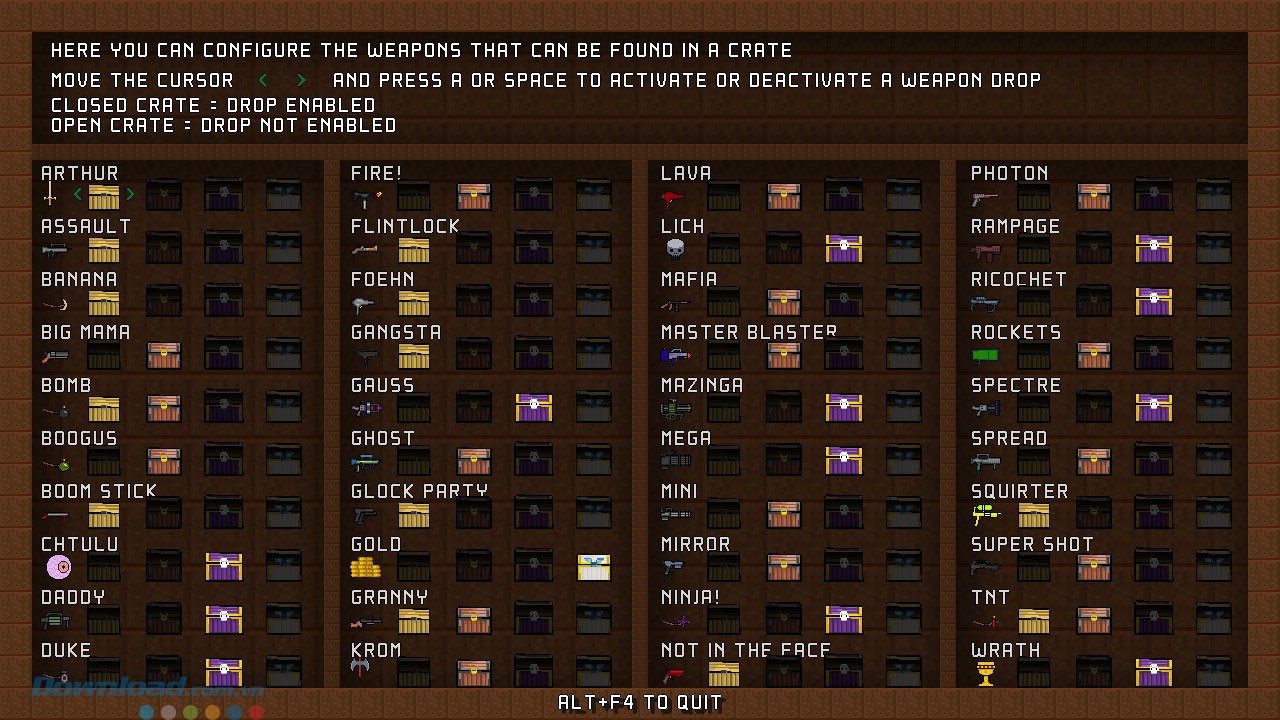Choose Glock Party's yellow crate
Viewport: 1280px width, 720px height.
click(414, 513)
